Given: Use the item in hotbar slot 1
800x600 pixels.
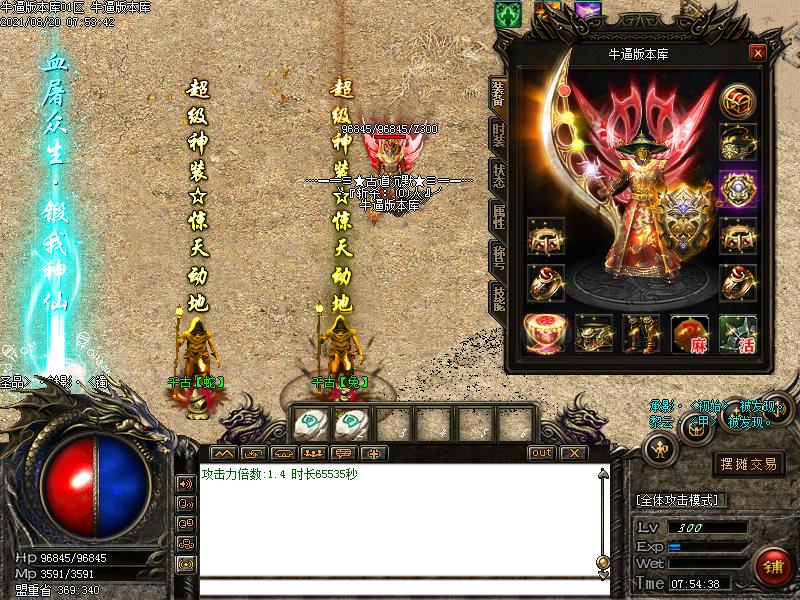Looking at the screenshot, I should (311, 423).
